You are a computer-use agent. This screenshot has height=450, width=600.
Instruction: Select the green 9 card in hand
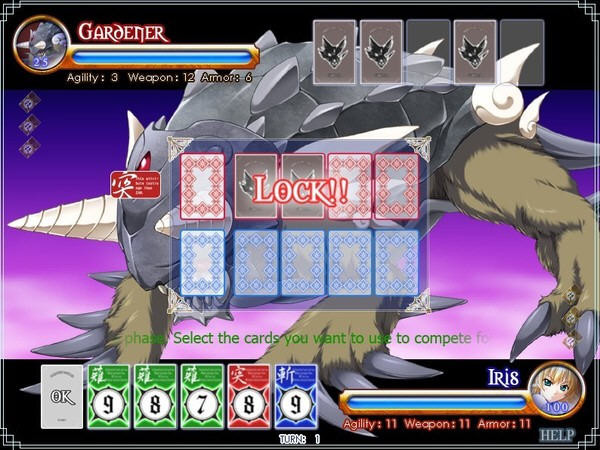pos(107,396)
